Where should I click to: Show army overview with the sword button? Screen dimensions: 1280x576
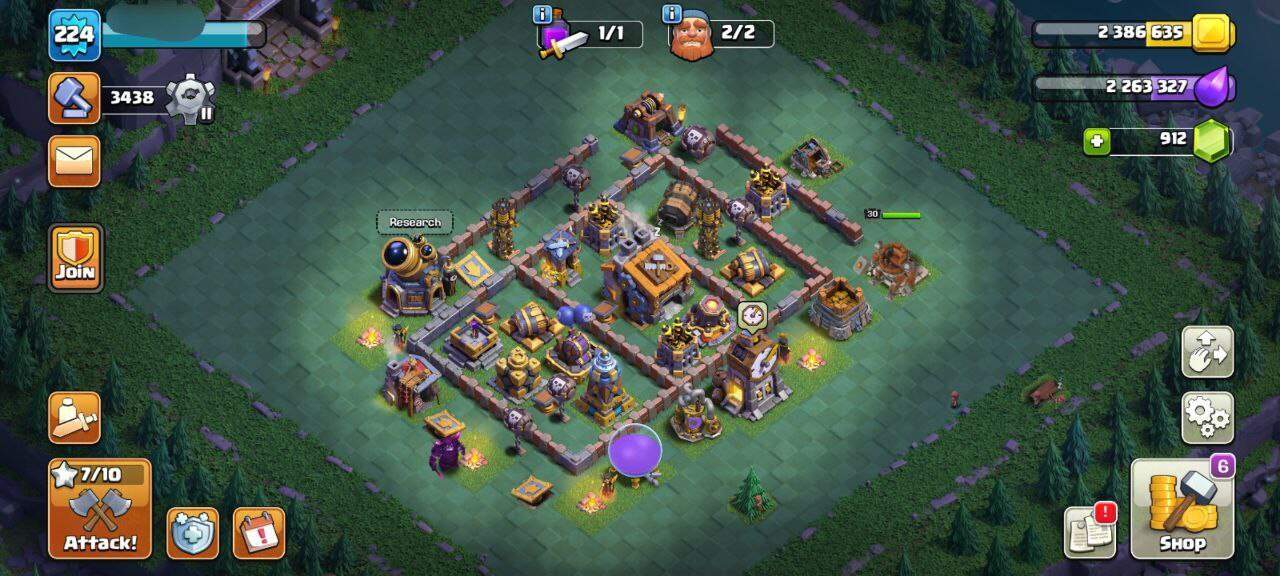click(x=74, y=416)
